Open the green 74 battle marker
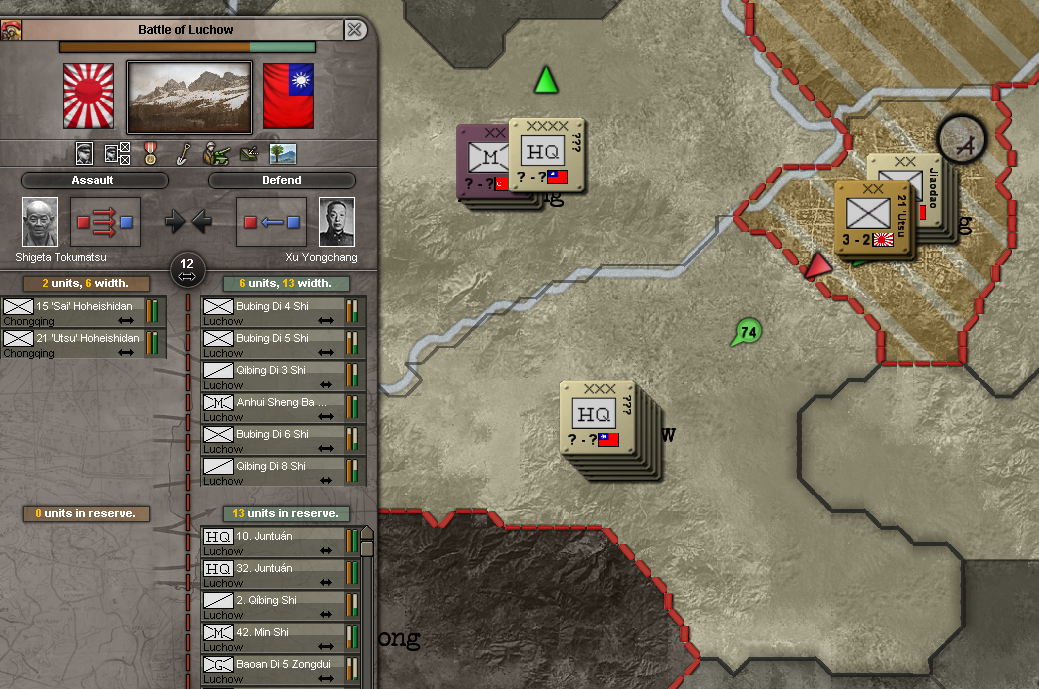Viewport: 1039px width, 689px height. click(x=746, y=333)
